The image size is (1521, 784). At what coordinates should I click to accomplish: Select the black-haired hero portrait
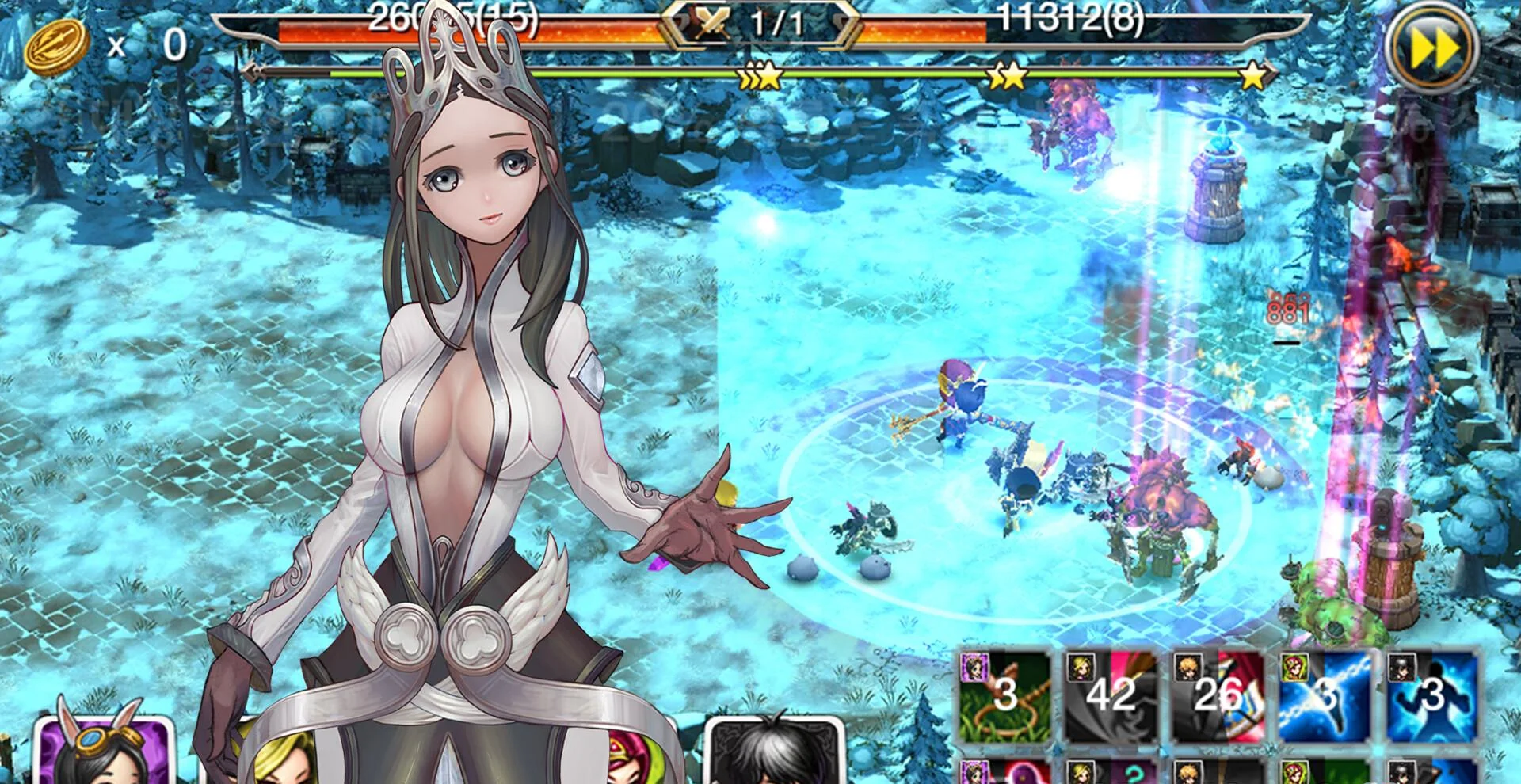point(773,751)
